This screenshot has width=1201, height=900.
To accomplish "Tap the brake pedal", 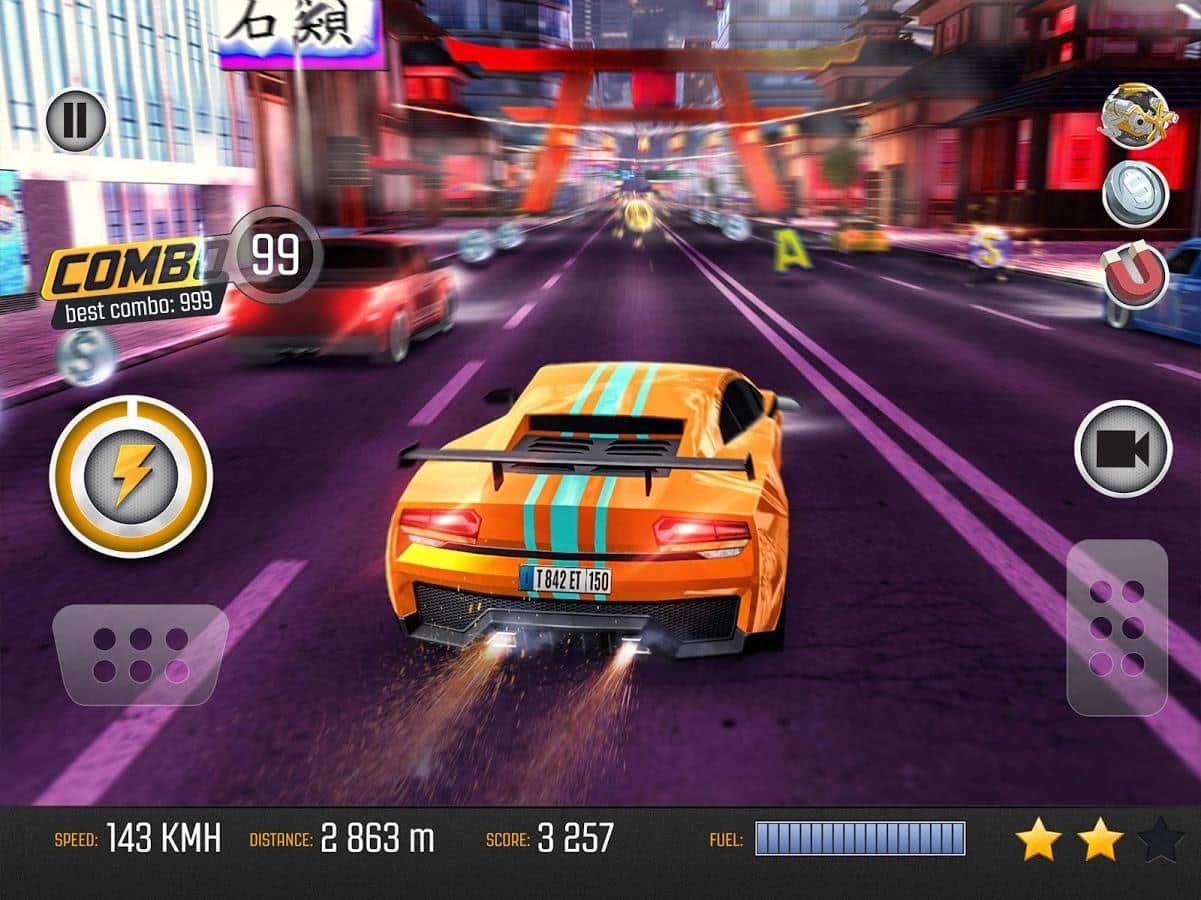I will 140,655.
